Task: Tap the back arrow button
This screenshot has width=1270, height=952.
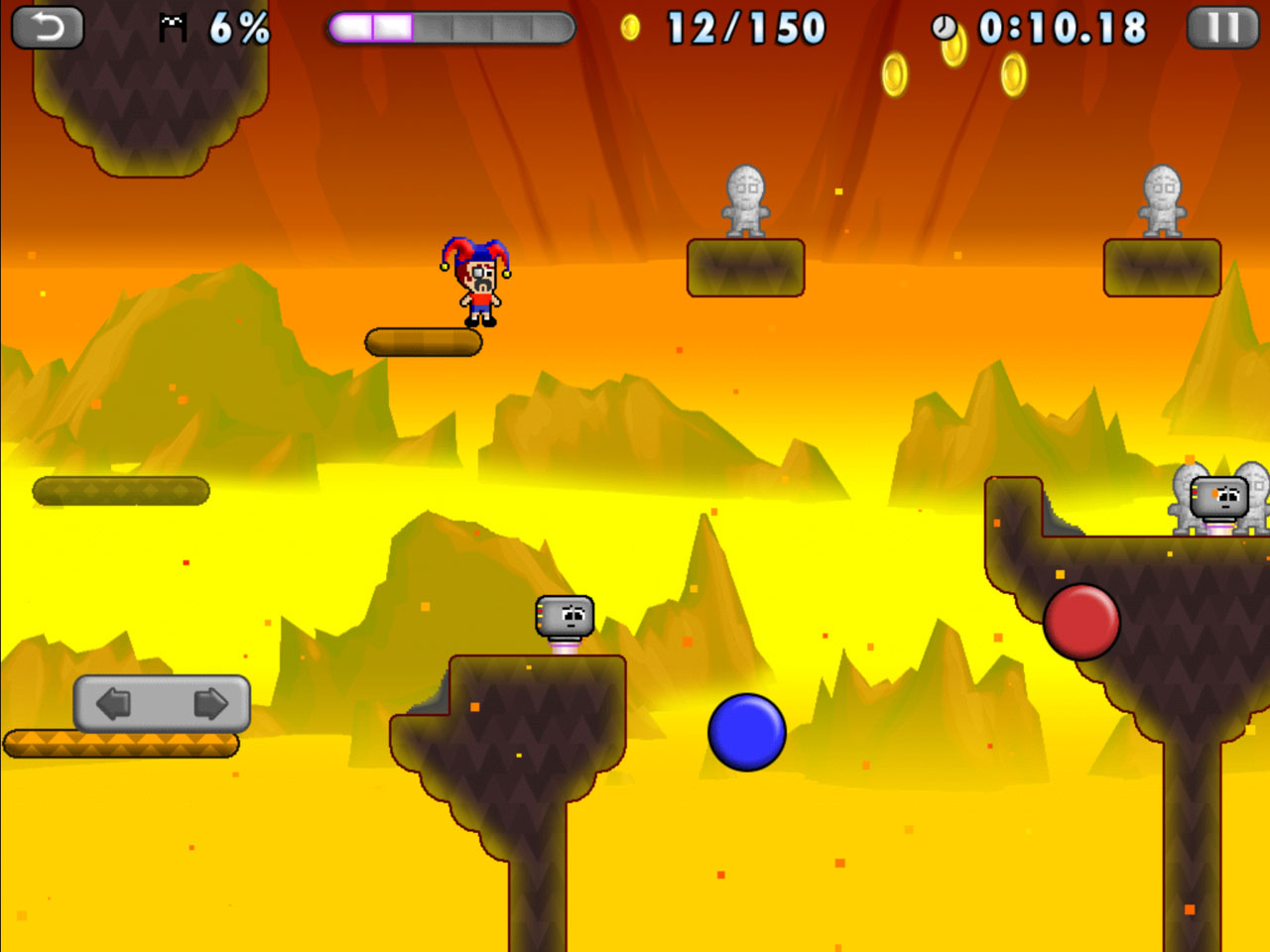Action: (47, 27)
